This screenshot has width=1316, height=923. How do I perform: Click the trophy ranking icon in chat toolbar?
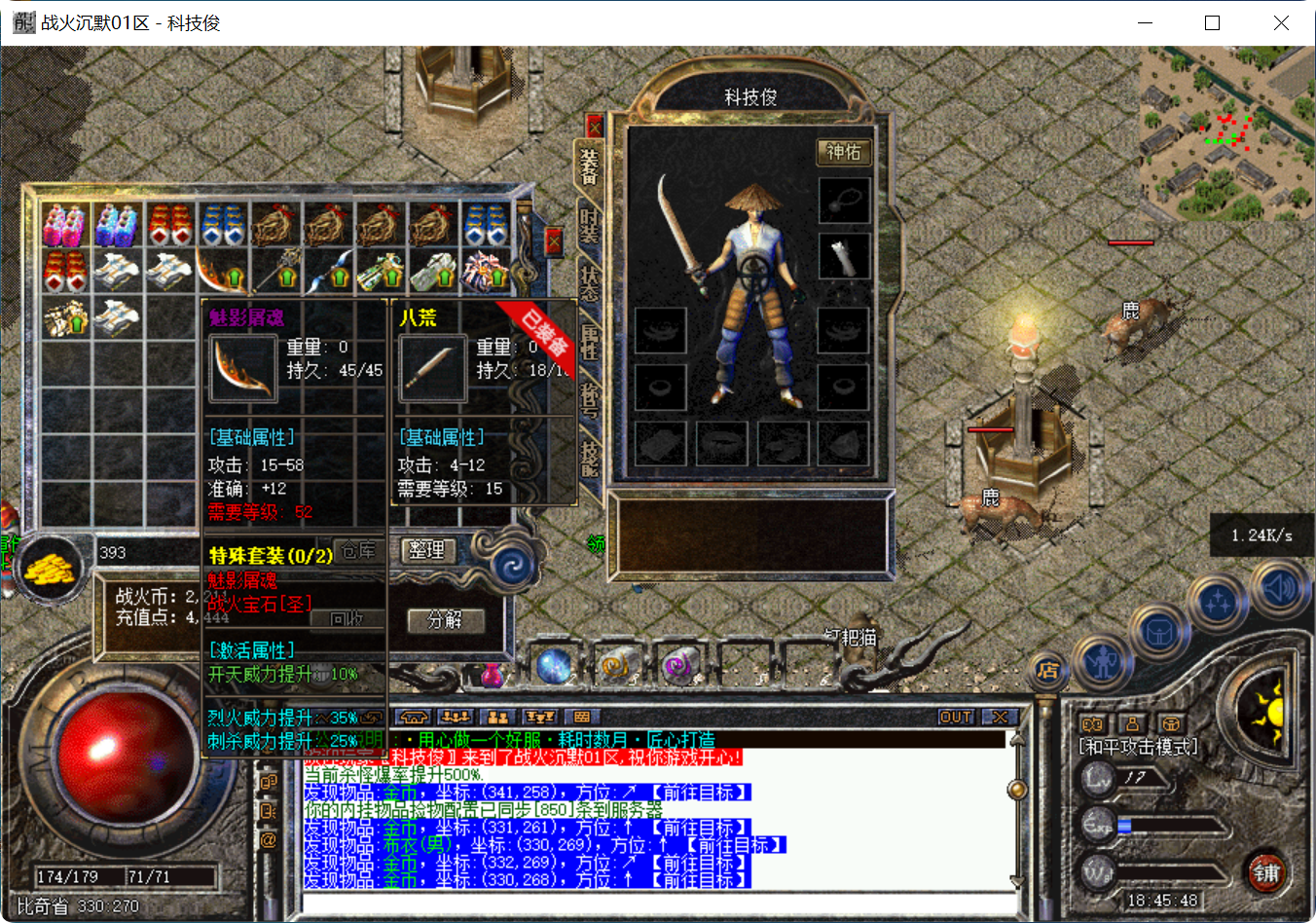click(x=540, y=716)
